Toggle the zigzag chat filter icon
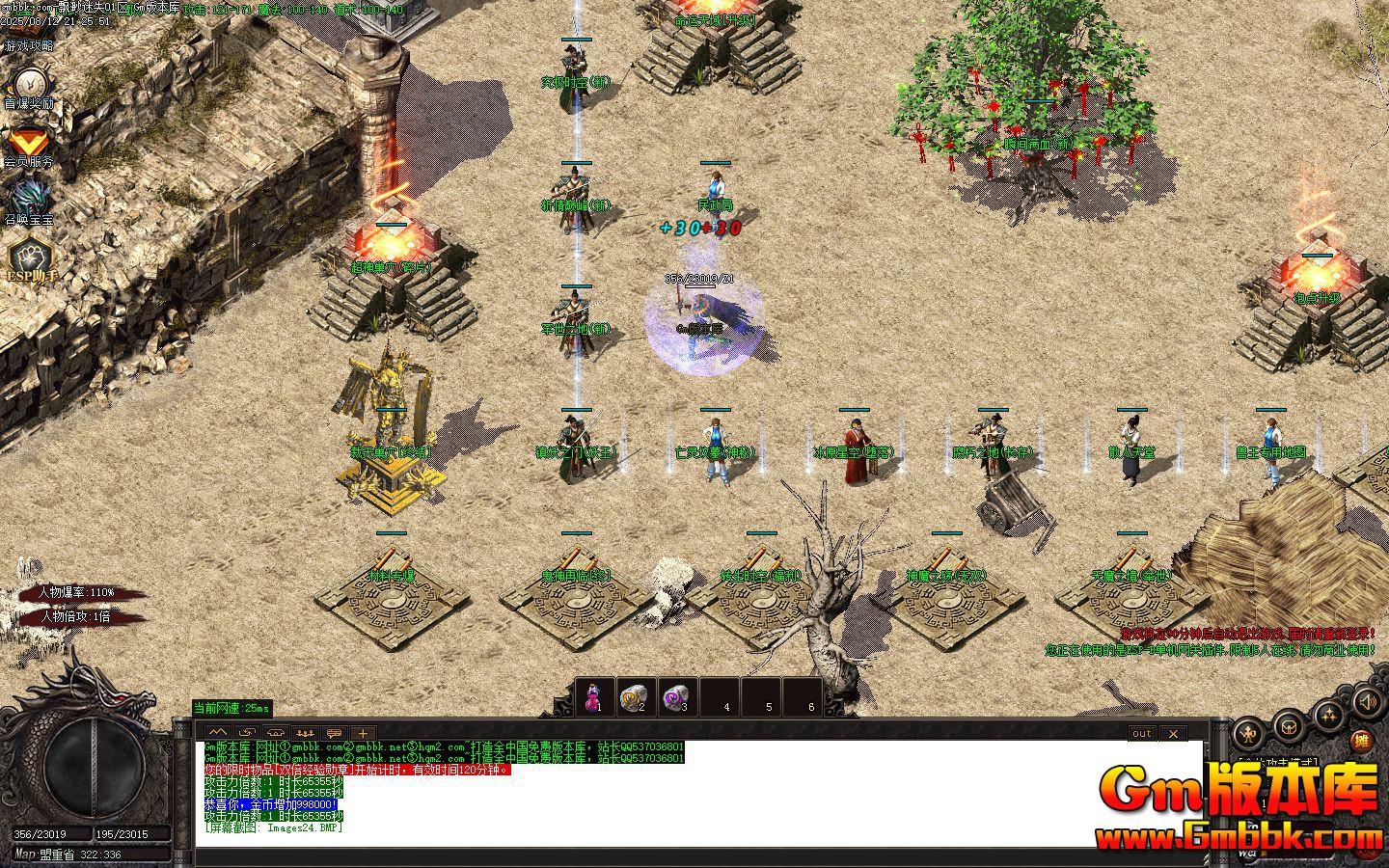This screenshot has height=868, width=1389. tap(219, 732)
